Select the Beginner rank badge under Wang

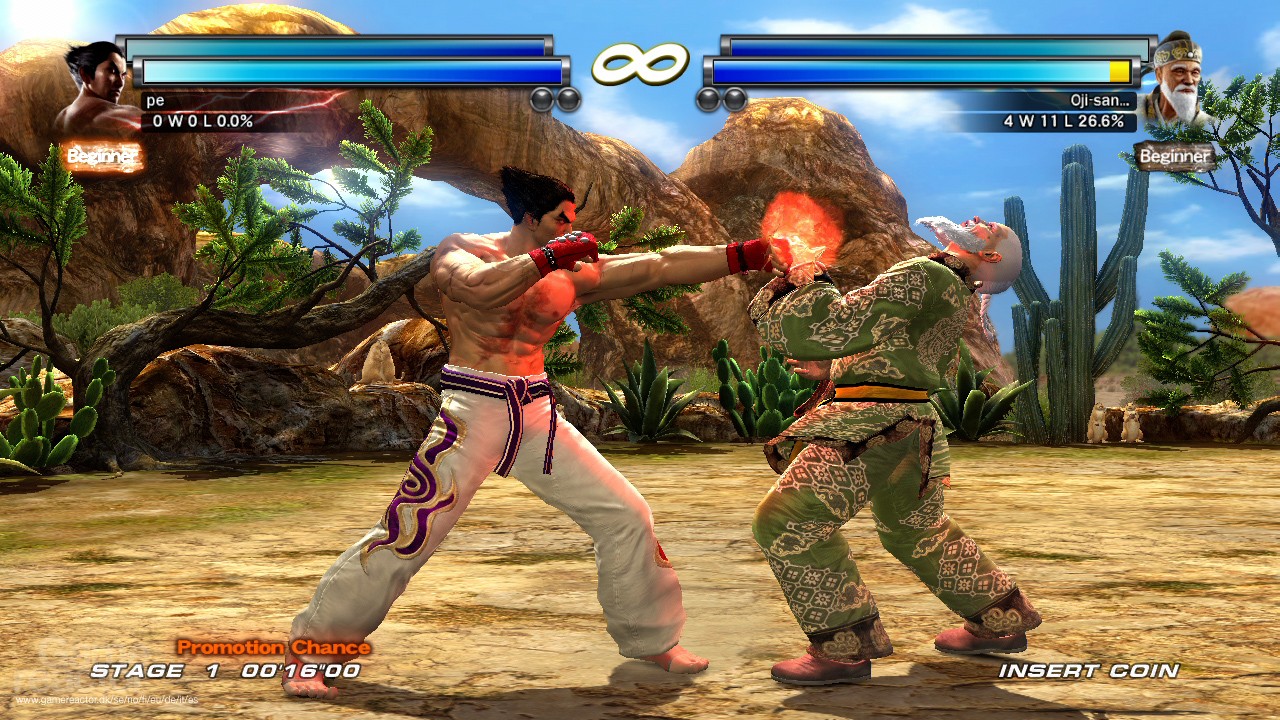(x=1172, y=156)
